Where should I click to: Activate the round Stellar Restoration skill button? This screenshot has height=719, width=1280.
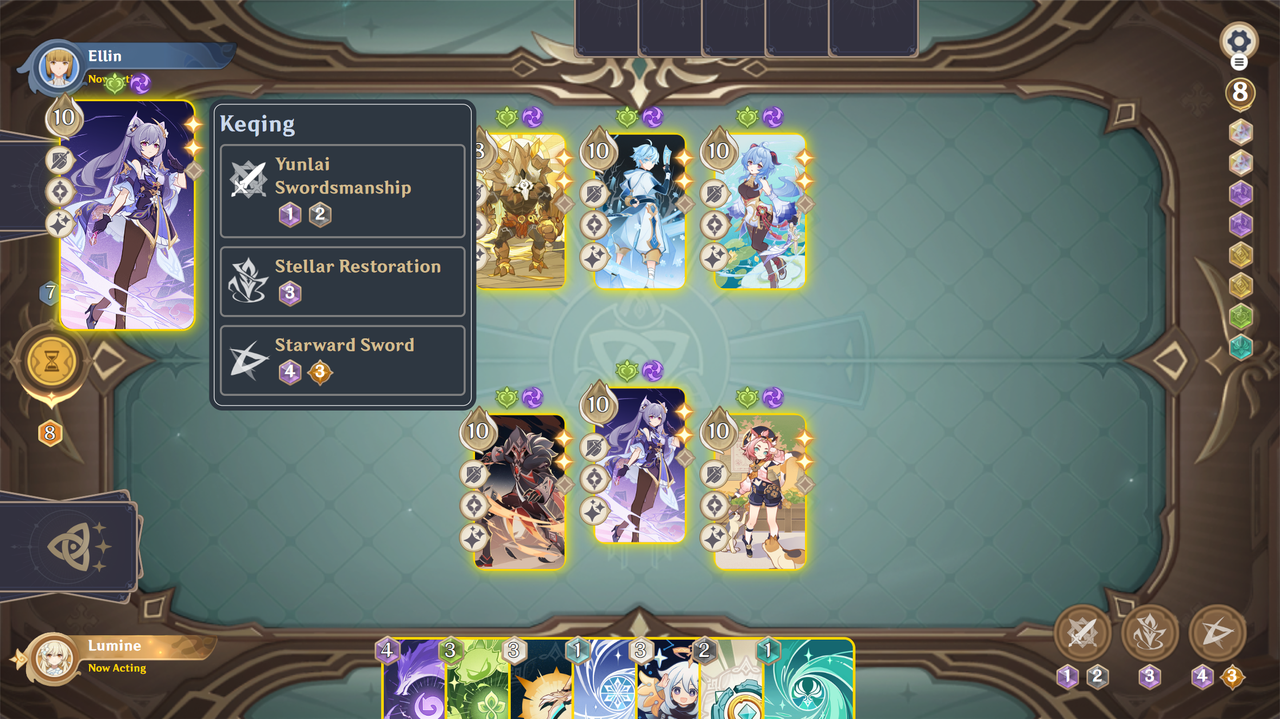pos(1150,633)
